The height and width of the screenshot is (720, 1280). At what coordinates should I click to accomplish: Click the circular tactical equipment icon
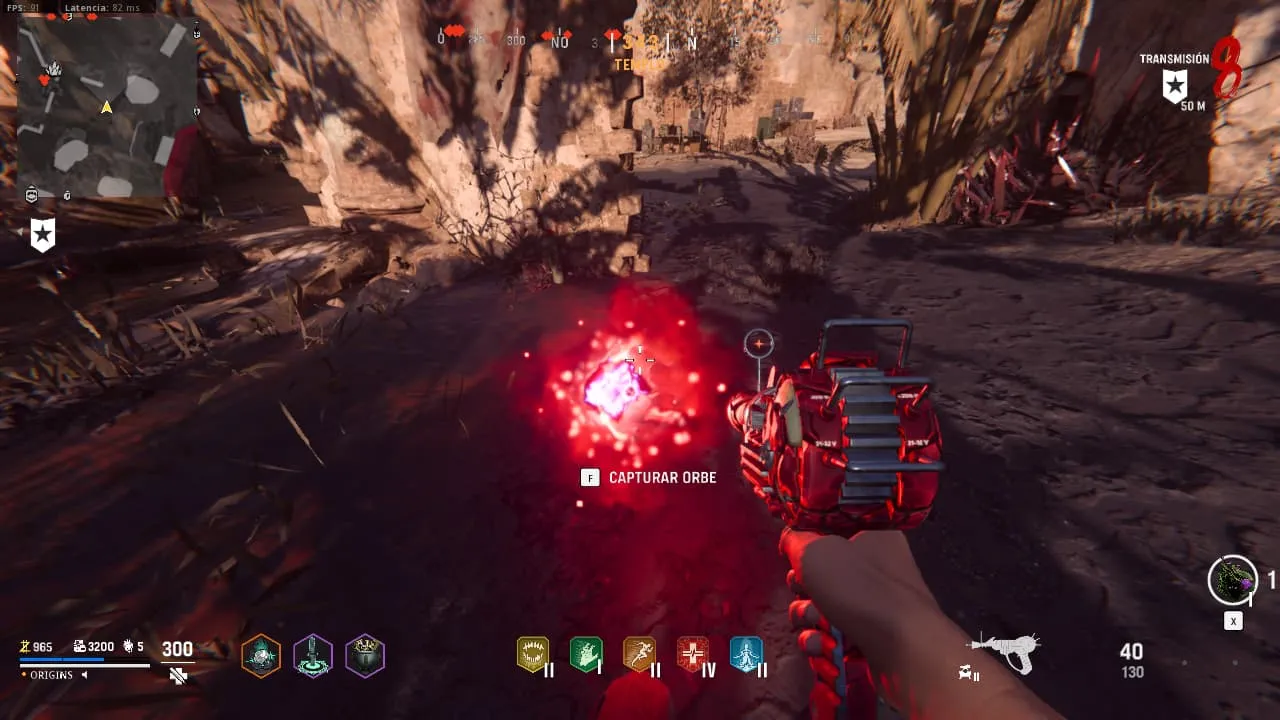1232,580
